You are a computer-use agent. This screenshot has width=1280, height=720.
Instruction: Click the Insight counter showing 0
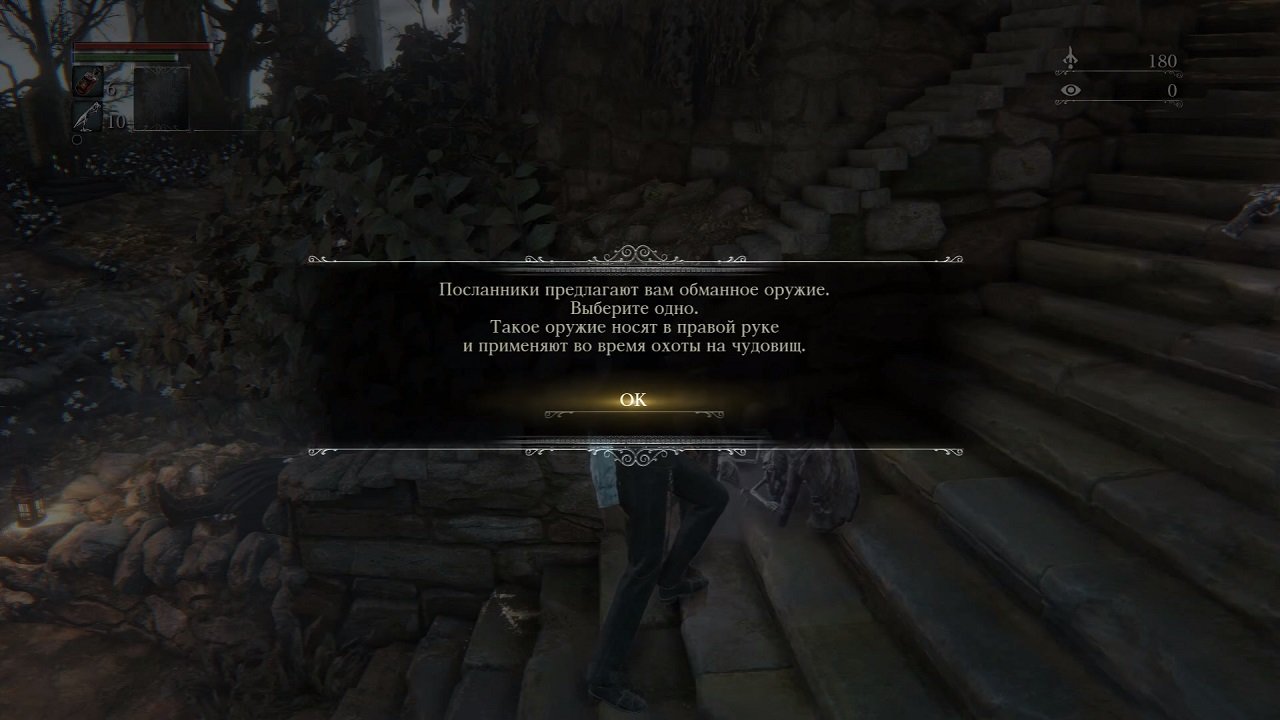coord(1170,89)
